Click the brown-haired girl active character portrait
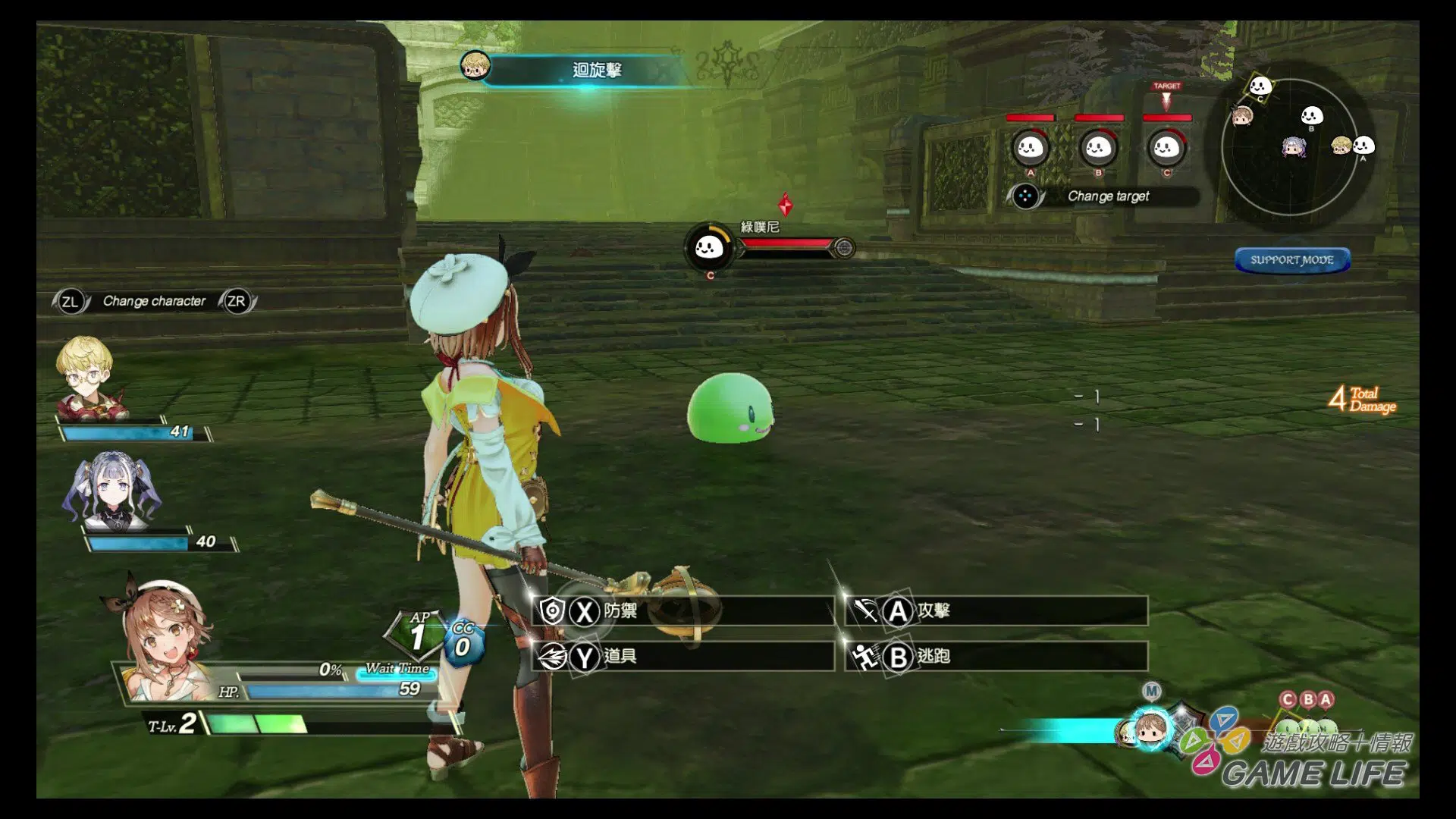Image resolution: width=1456 pixels, height=819 pixels. tap(163, 637)
